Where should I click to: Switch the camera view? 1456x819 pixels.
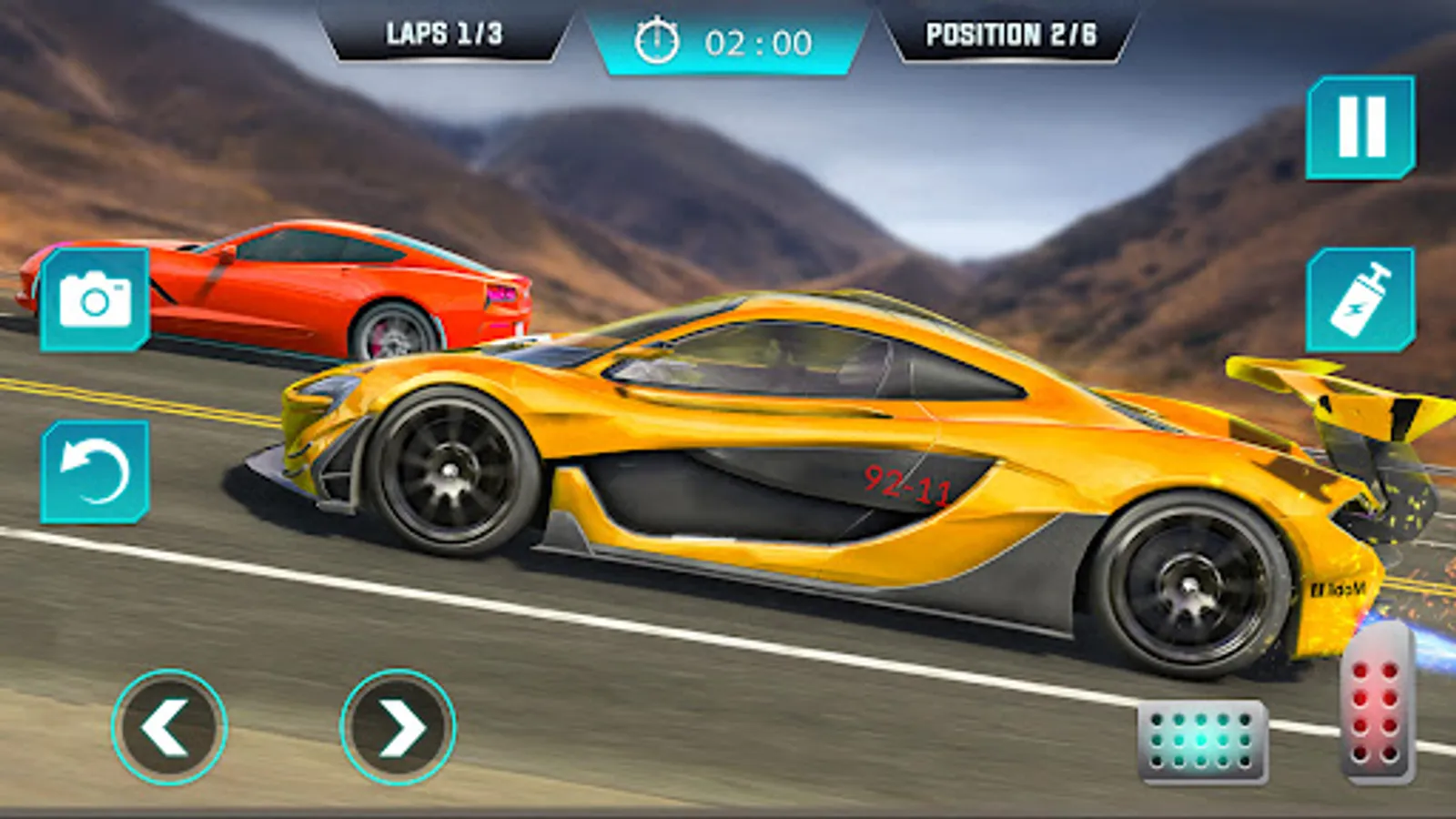coord(95,299)
